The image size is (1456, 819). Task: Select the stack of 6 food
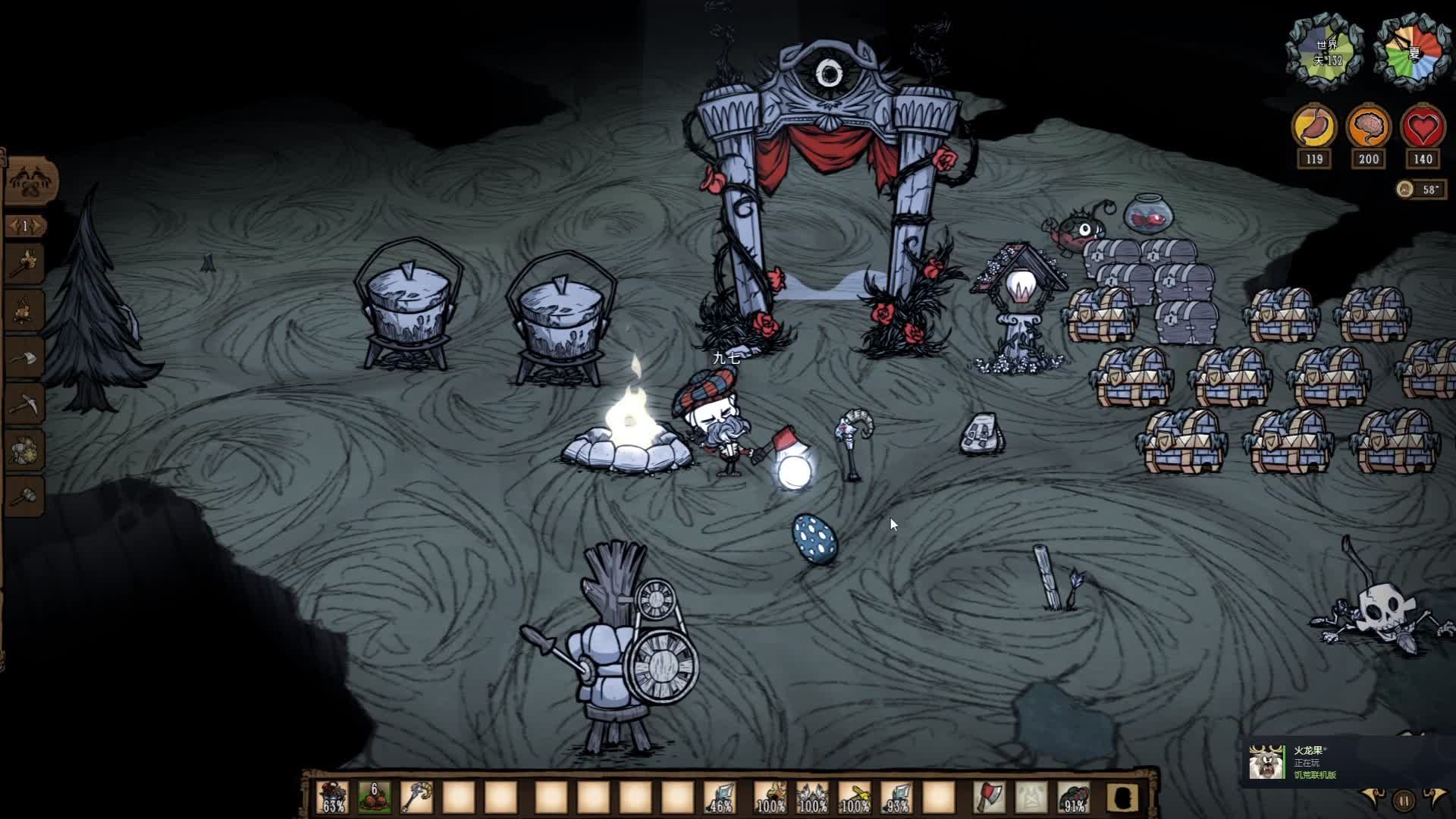pos(375,798)
